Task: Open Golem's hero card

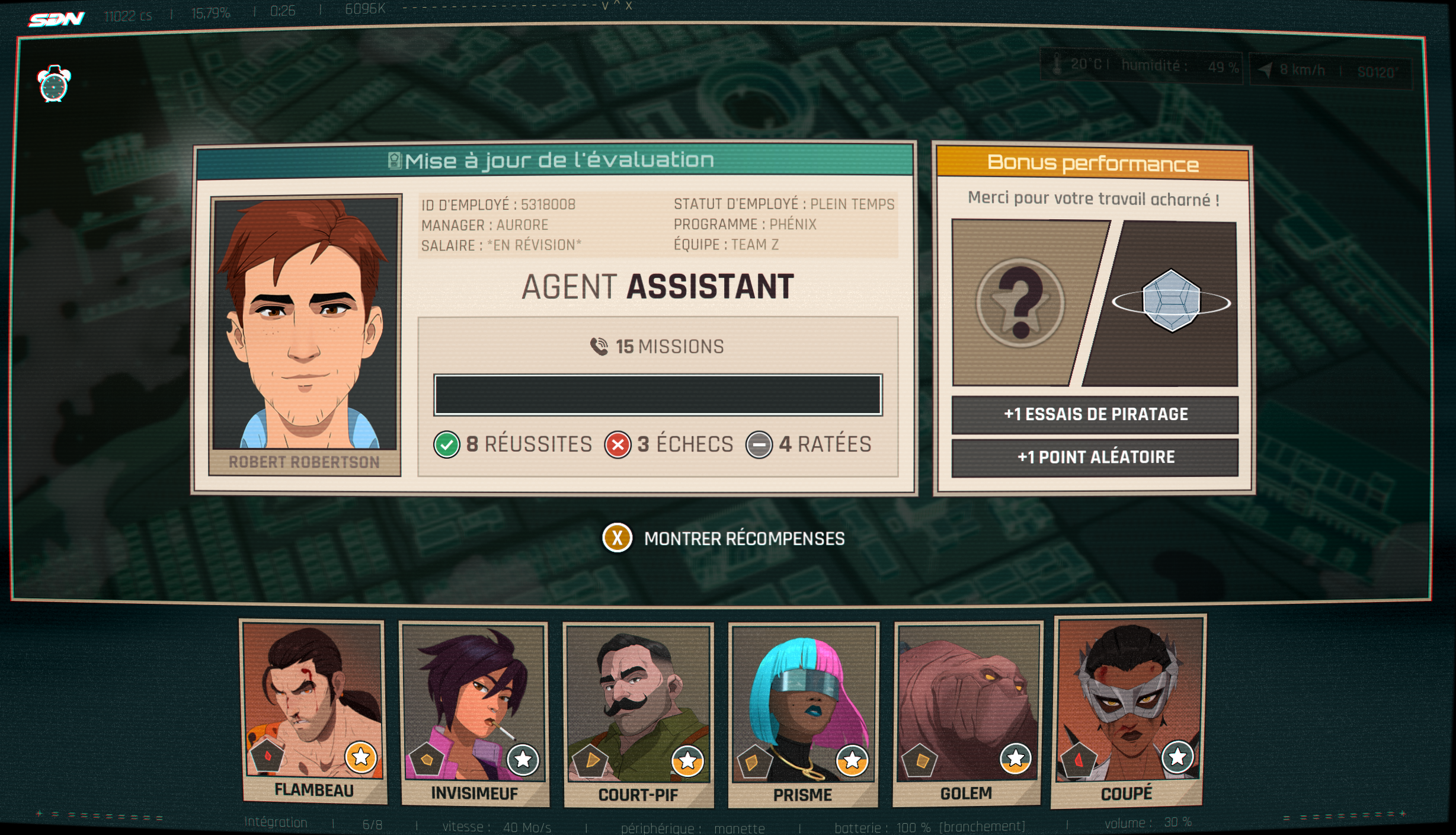Action: pos(967,712)
